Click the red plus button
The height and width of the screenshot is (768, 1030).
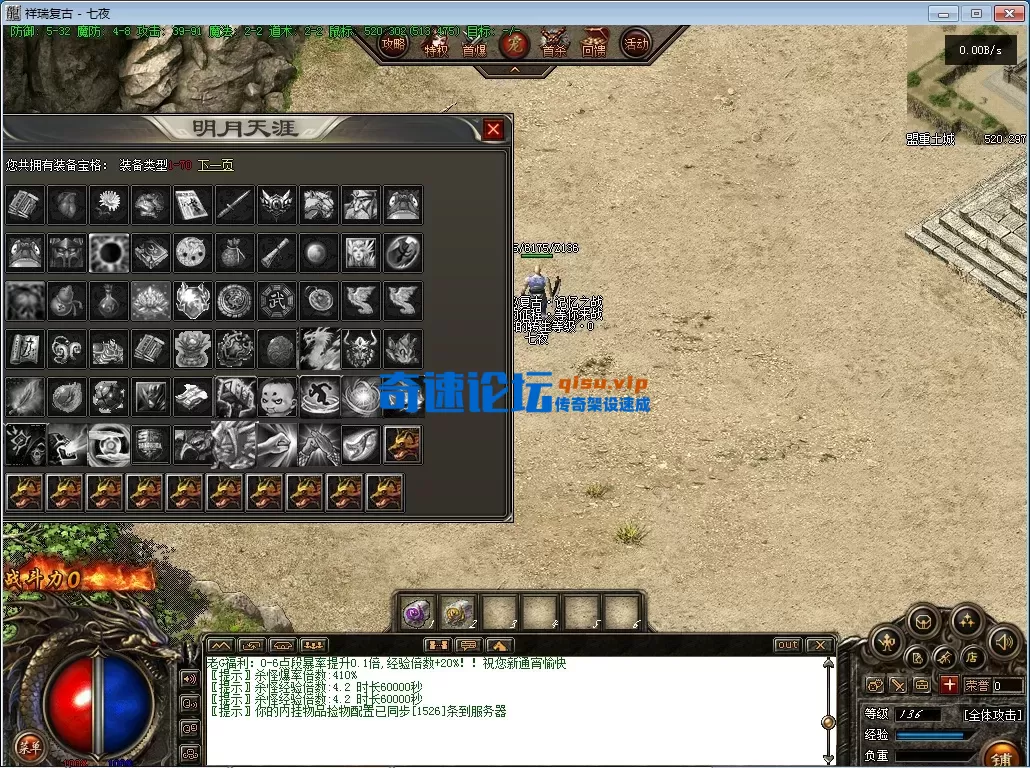pos(949,685)
